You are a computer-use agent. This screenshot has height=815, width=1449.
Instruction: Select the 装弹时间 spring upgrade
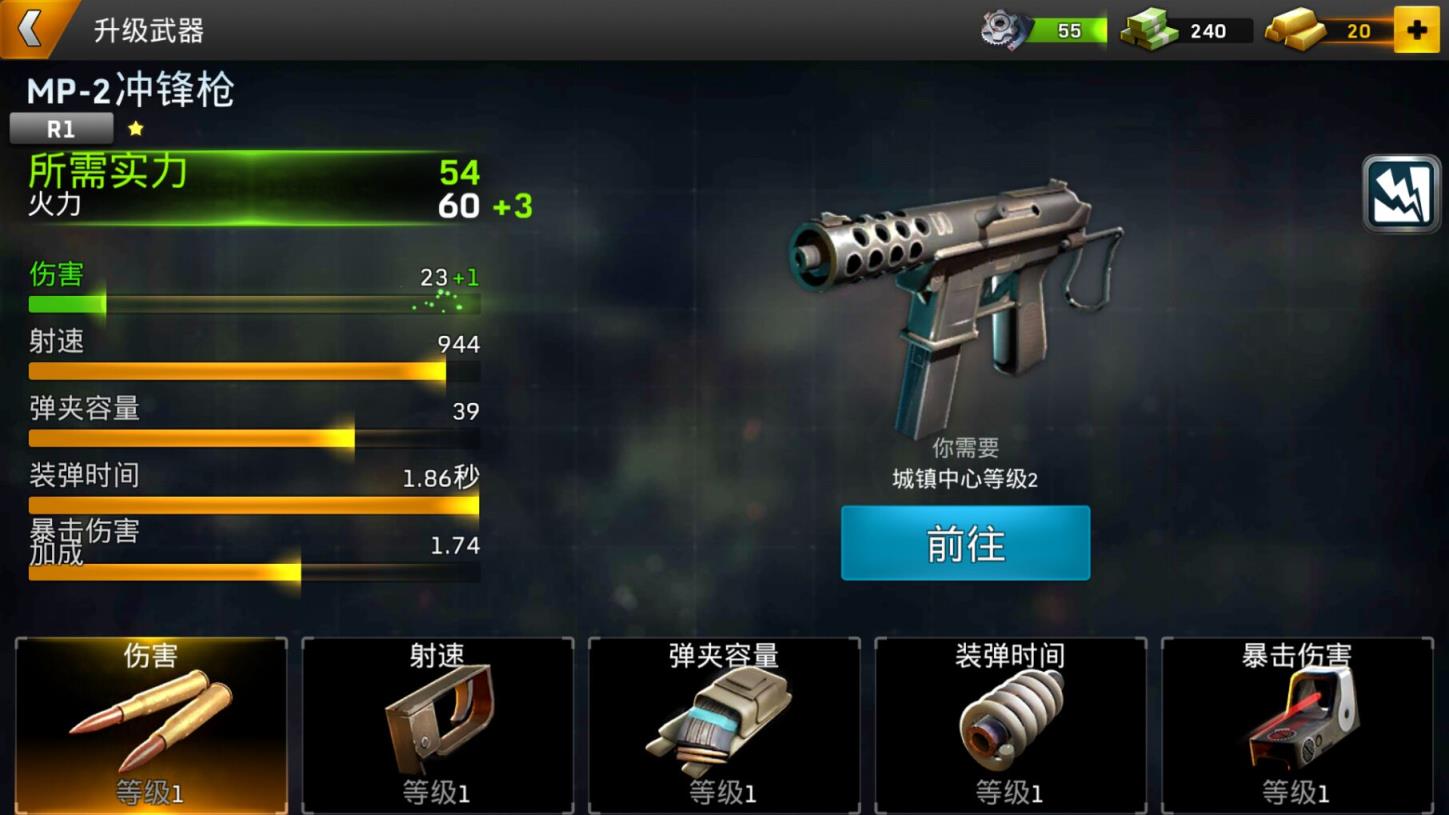click(x=1010, y=725)
